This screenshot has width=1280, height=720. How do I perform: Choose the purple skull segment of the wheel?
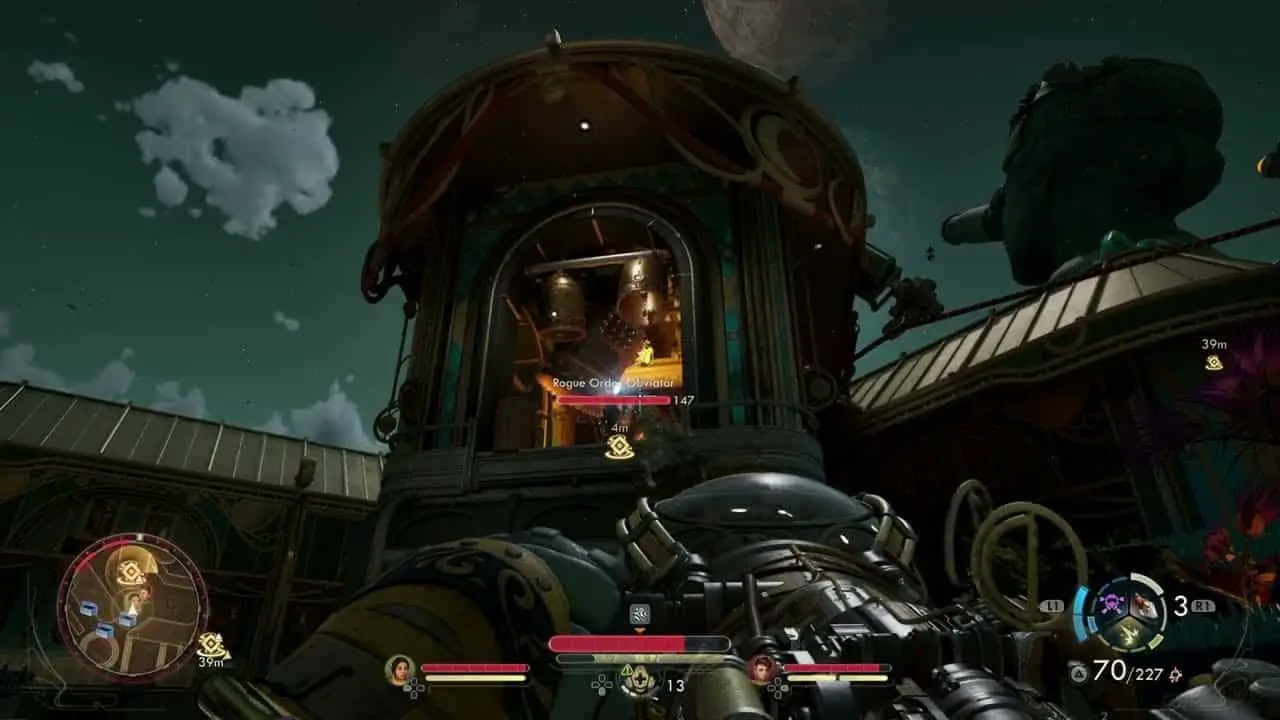click(x=1111, y=605)
